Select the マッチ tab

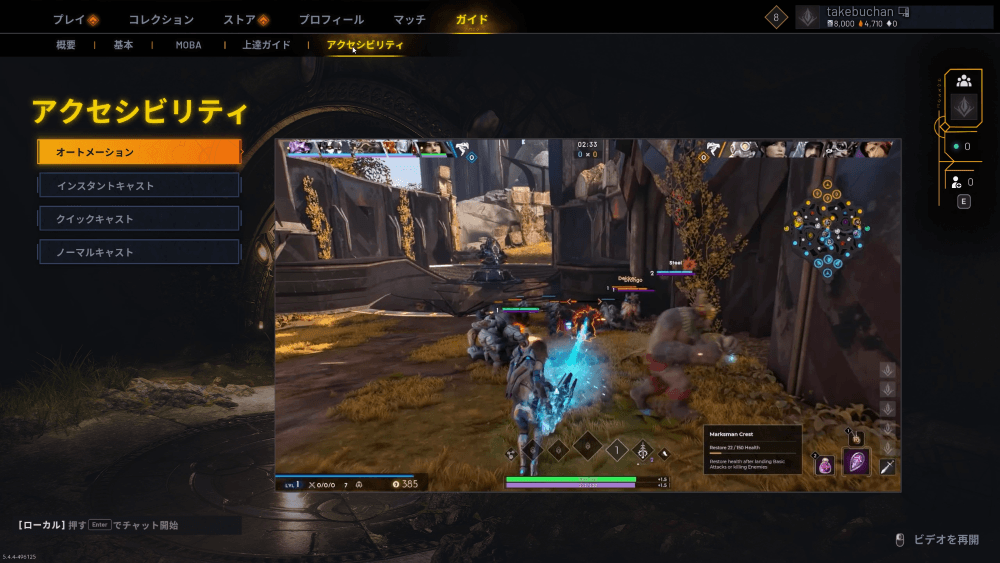[409, 19]
